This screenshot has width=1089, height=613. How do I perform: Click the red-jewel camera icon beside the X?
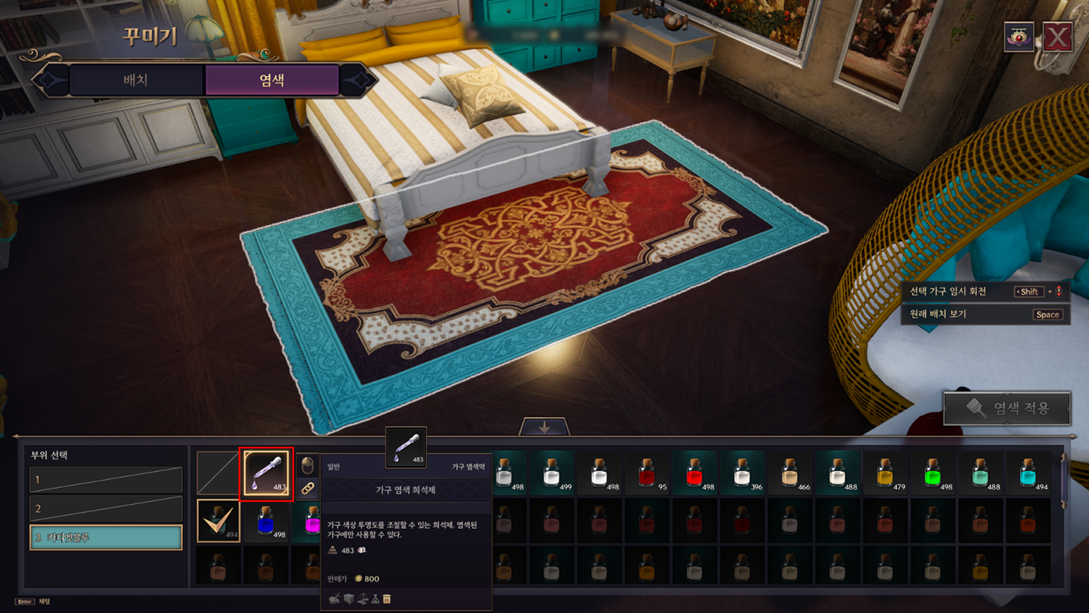tap(1019, 37)
